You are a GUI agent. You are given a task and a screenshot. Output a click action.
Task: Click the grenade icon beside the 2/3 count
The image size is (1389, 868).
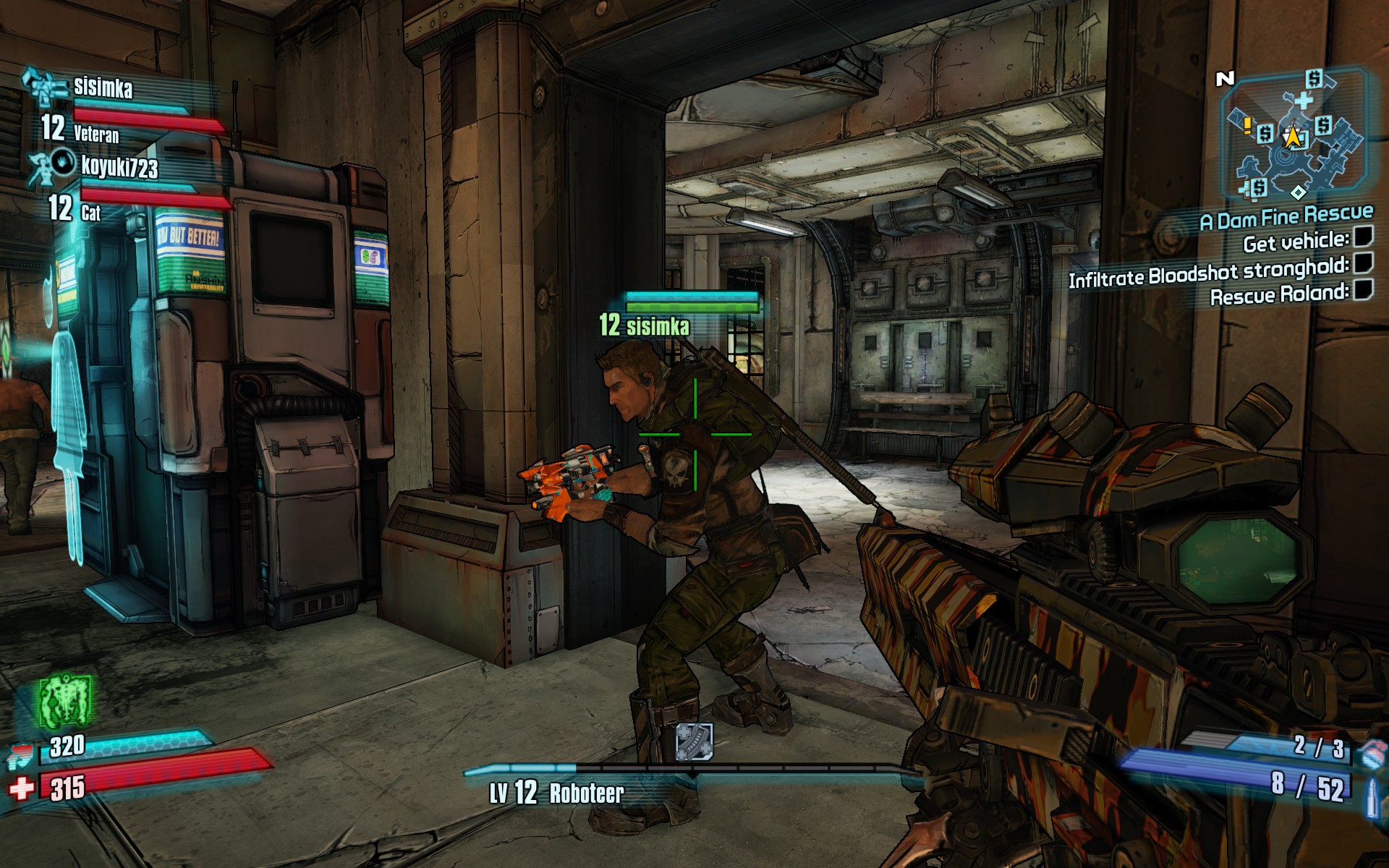coord(1369,753)
